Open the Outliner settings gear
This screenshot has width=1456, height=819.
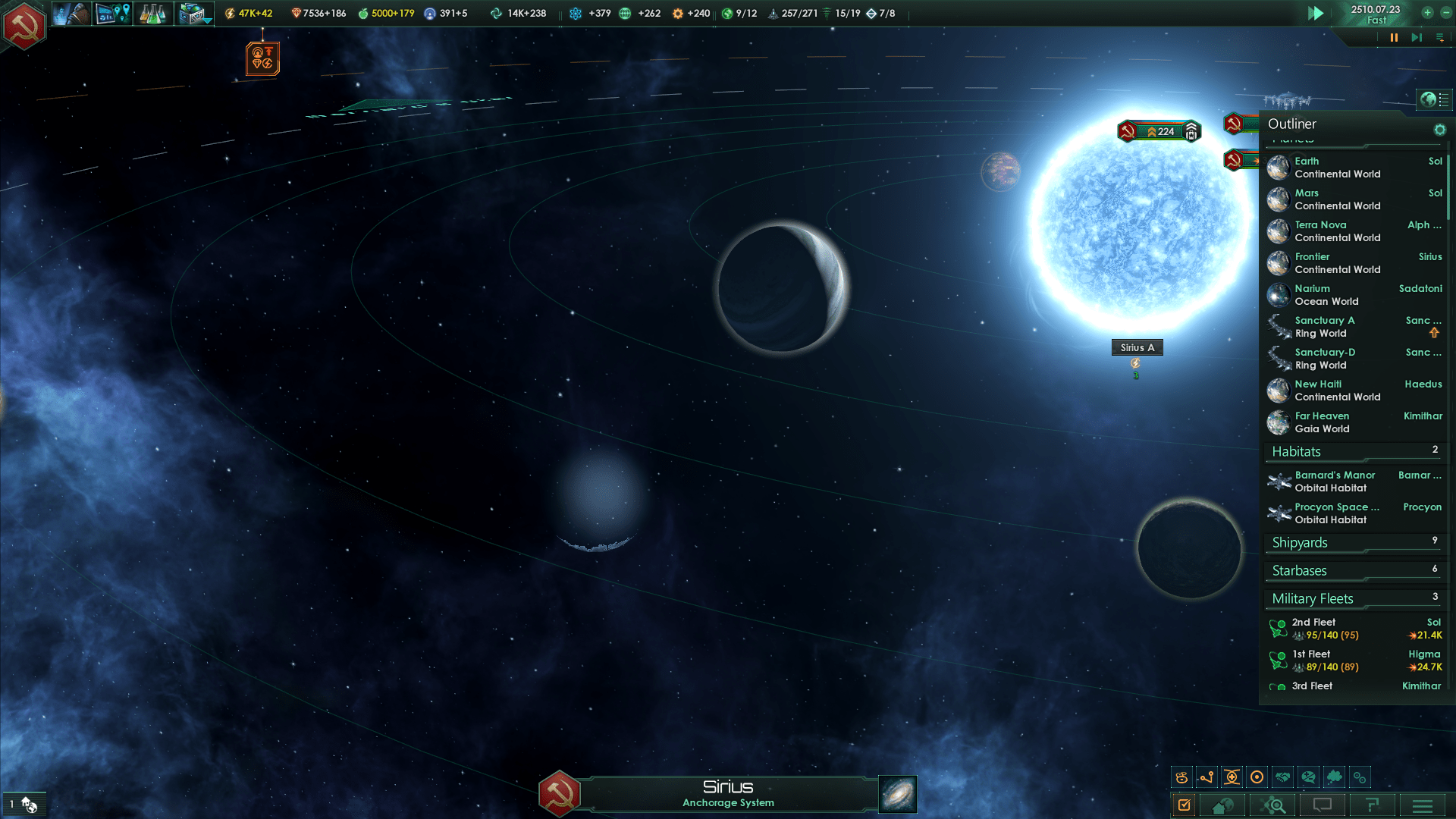click(x=1439, y=130)
